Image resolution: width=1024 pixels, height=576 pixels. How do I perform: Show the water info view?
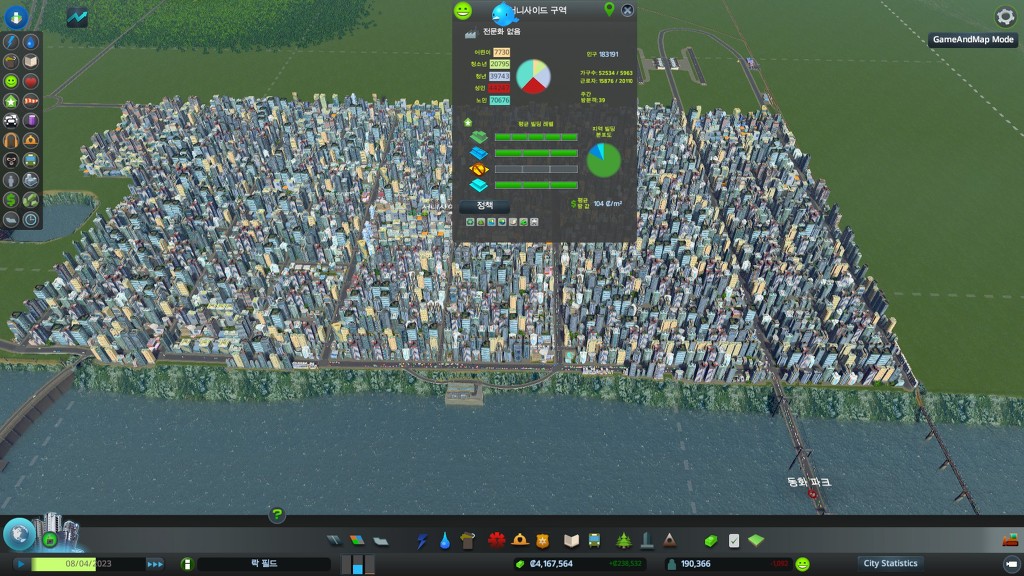click(x=30, y=43)
